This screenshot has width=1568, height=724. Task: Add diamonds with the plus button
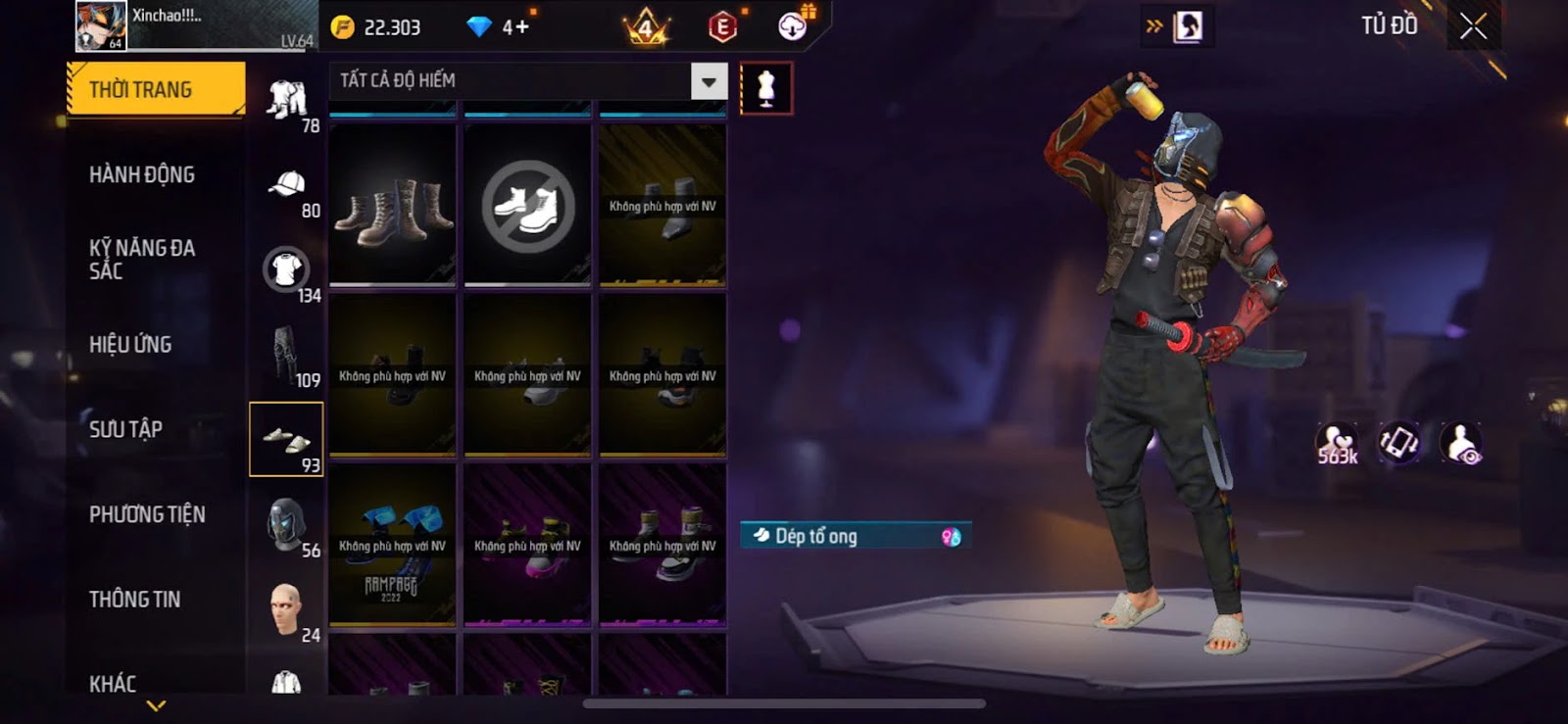coord(515,27)
